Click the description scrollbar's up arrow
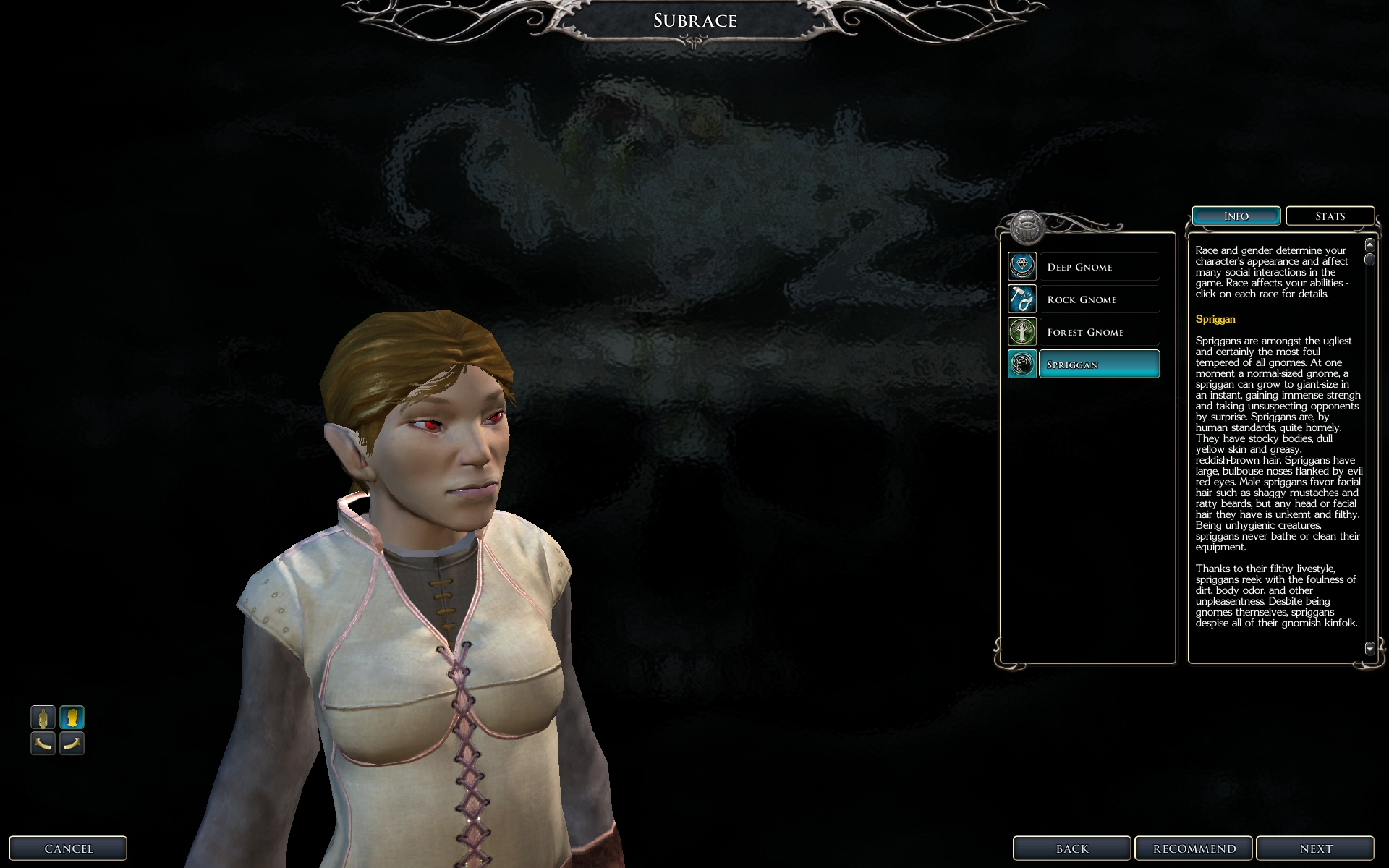The height and width of the screenshot is (868, 1389). coord(1369,245)
